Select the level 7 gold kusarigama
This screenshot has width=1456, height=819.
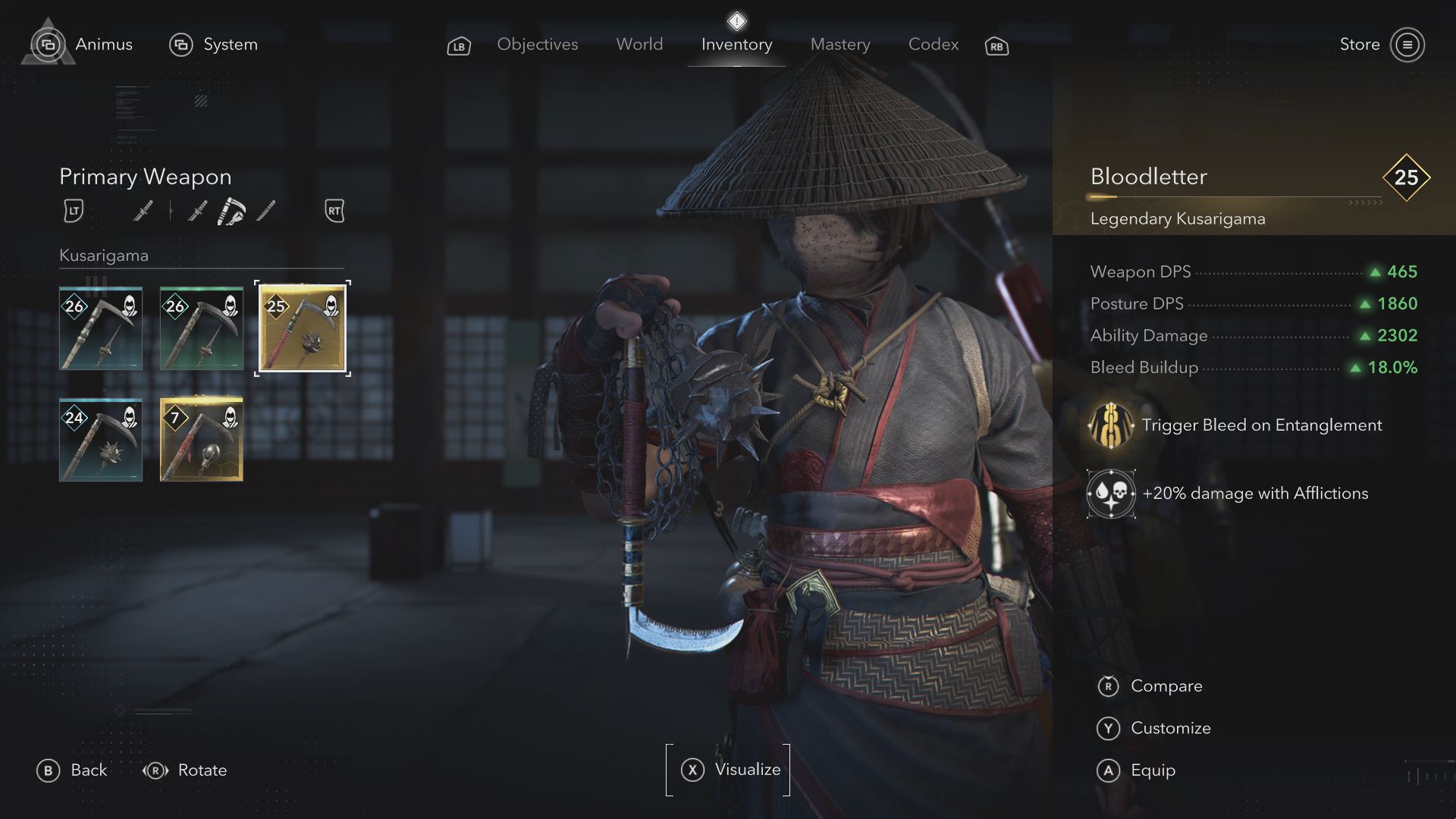[x=202, y=440]
